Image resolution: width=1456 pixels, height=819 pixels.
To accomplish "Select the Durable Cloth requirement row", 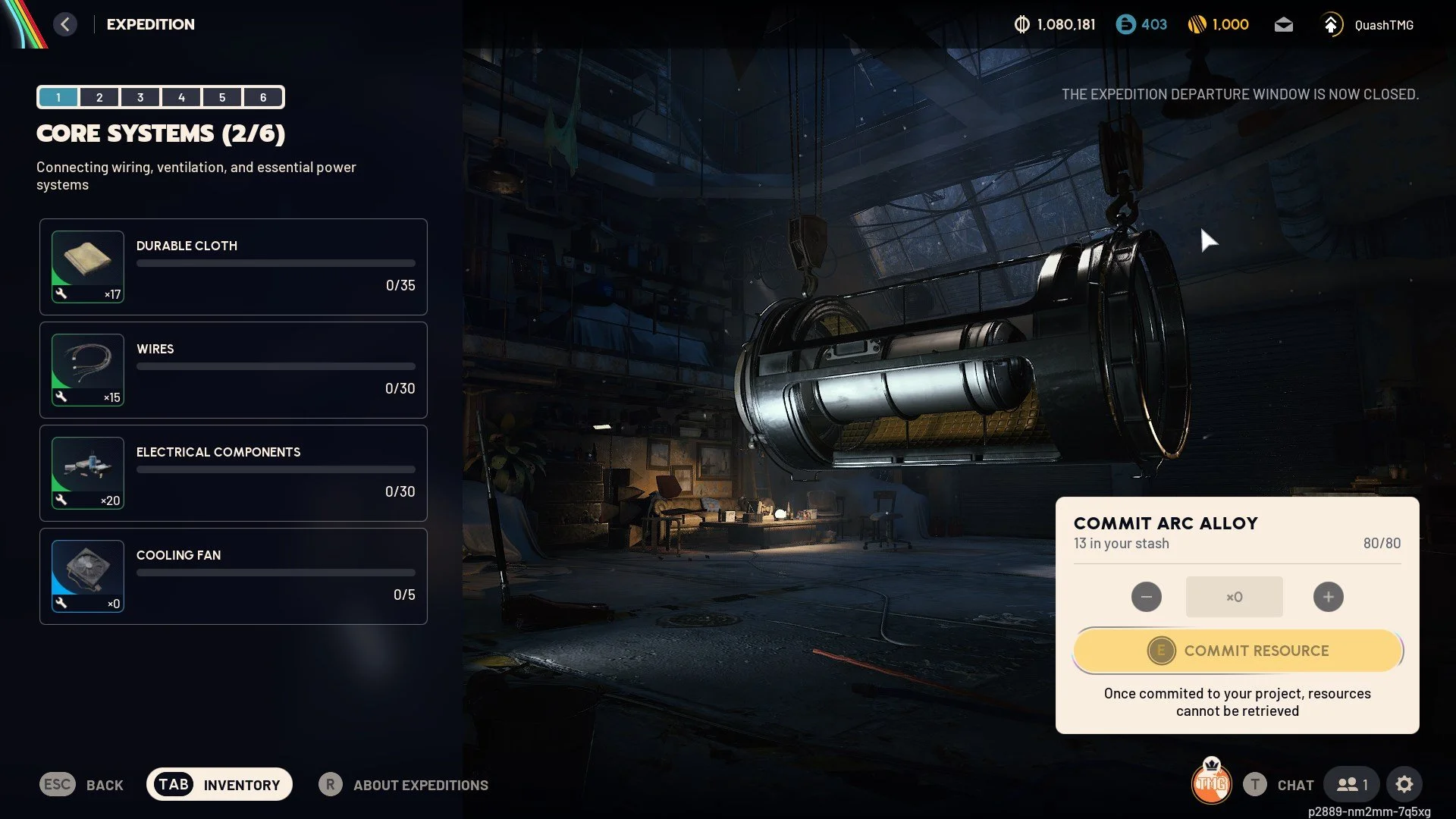I will click(234, 267).
